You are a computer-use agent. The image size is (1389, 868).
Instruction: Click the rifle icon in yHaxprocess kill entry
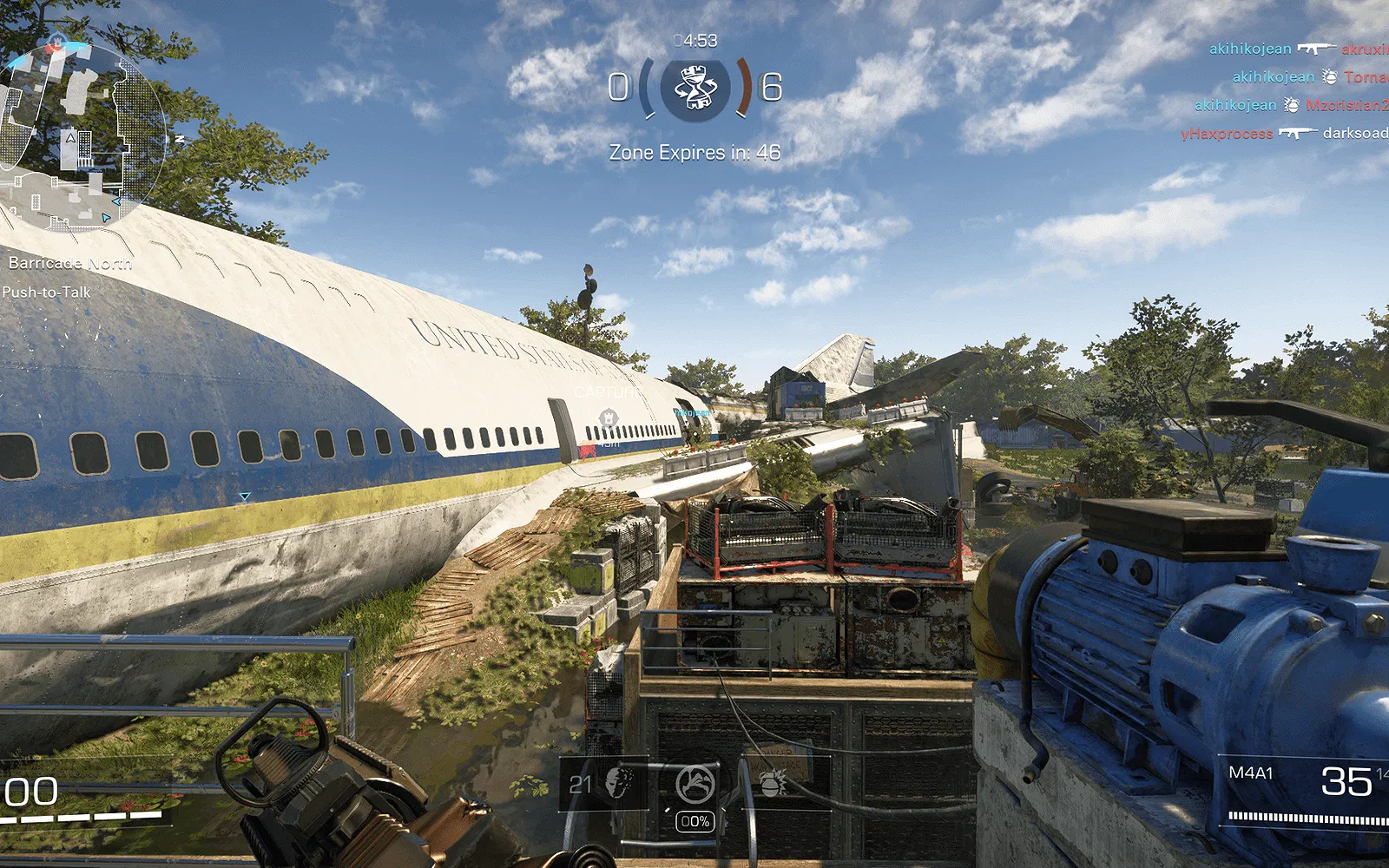(x=1300, y=132)
